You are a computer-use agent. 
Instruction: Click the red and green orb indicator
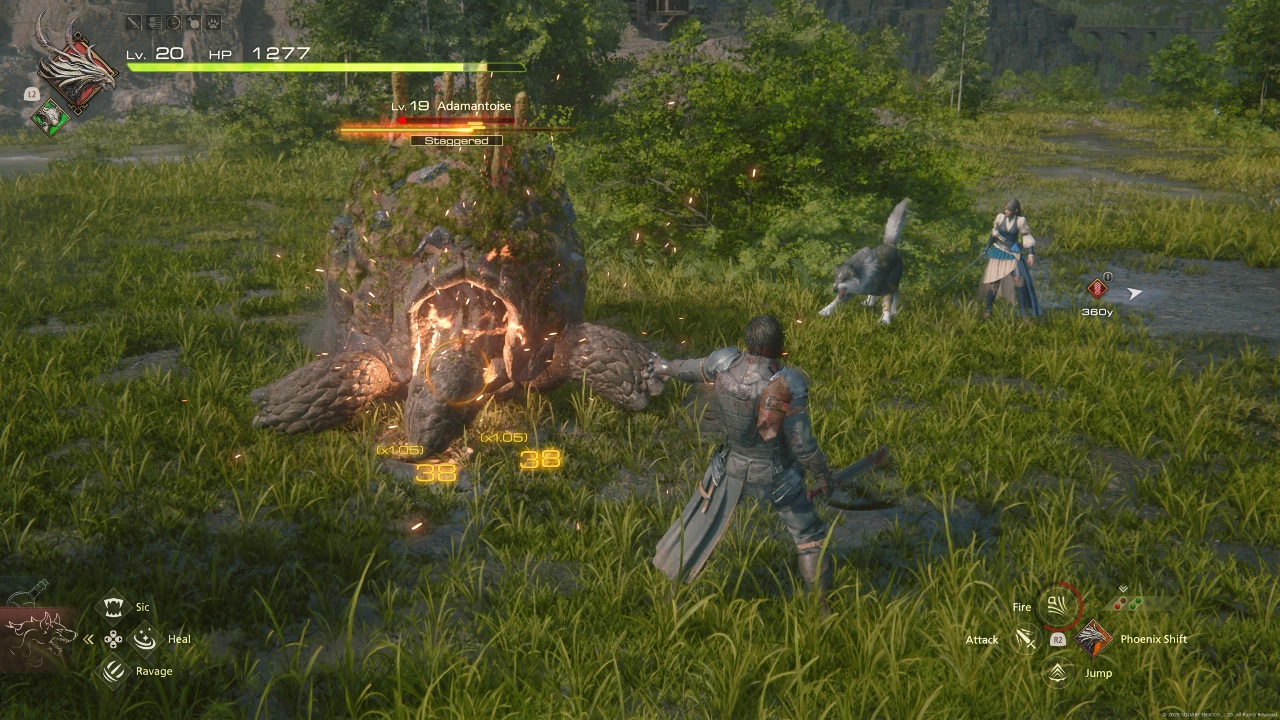coord(1127,604)
